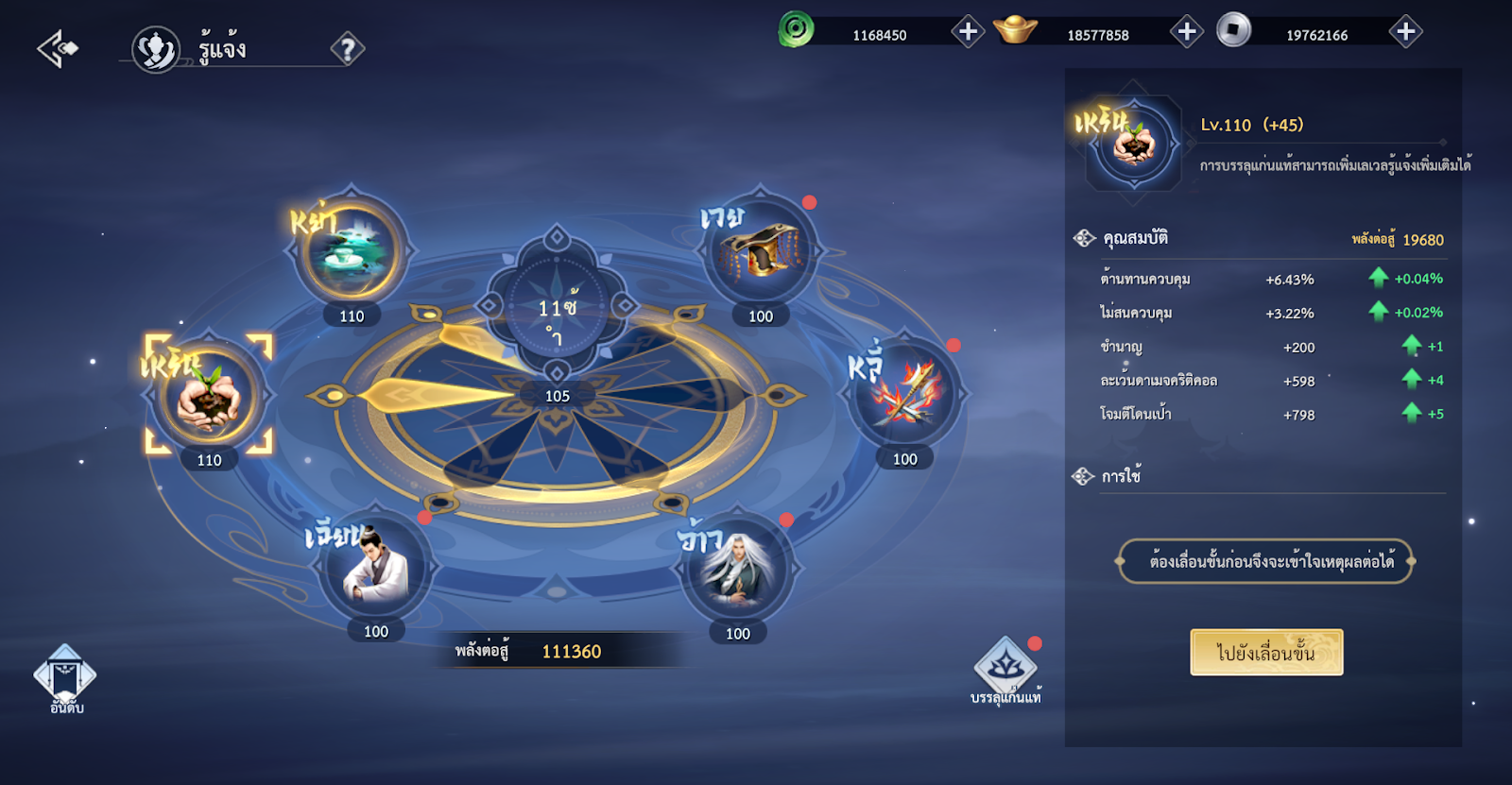Add more gold ingot currency

click(x=1186, y=32)
